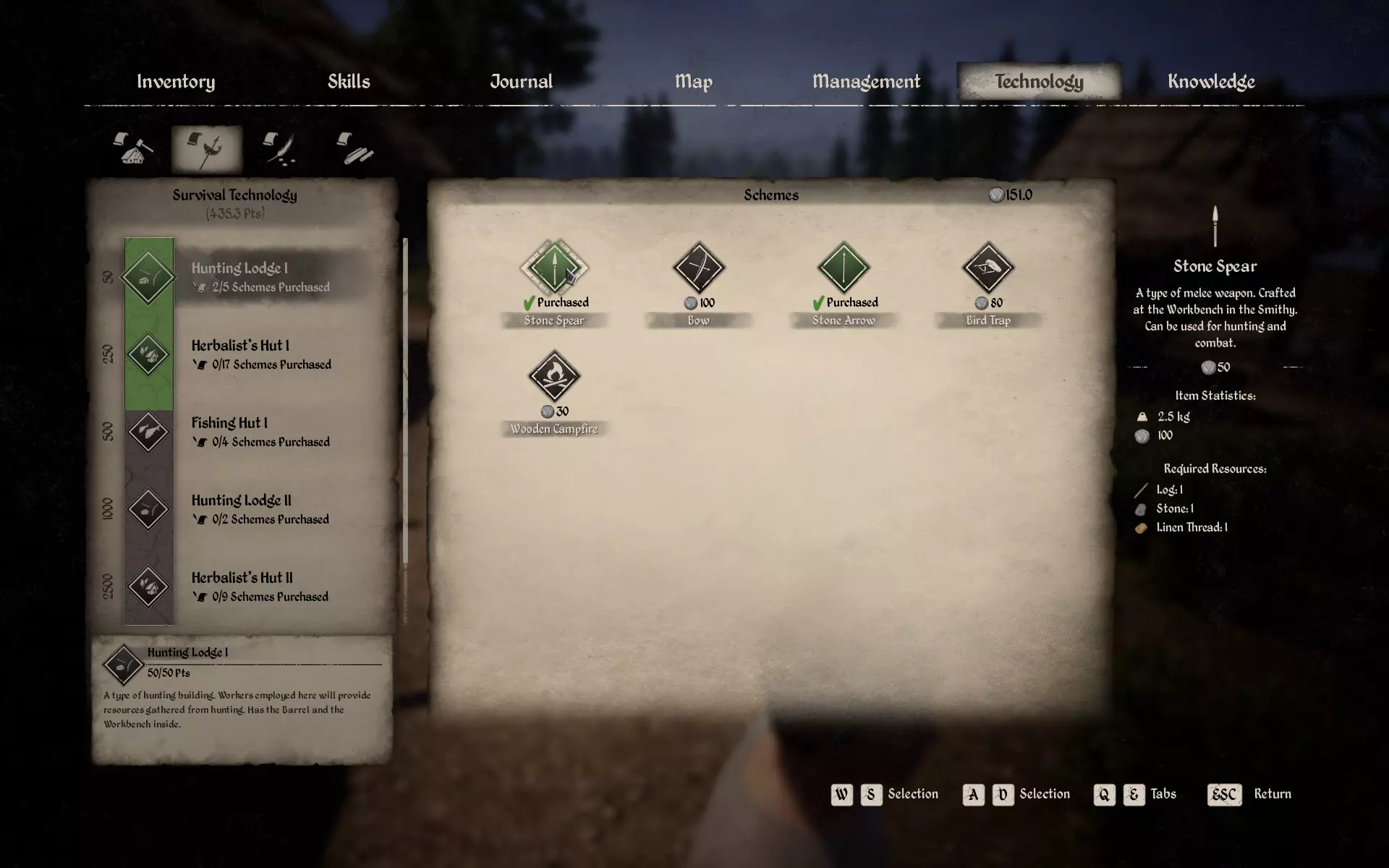Choose the Survival Technology category icon
The width and height of the screenshot is (1389, 868).
207,149
